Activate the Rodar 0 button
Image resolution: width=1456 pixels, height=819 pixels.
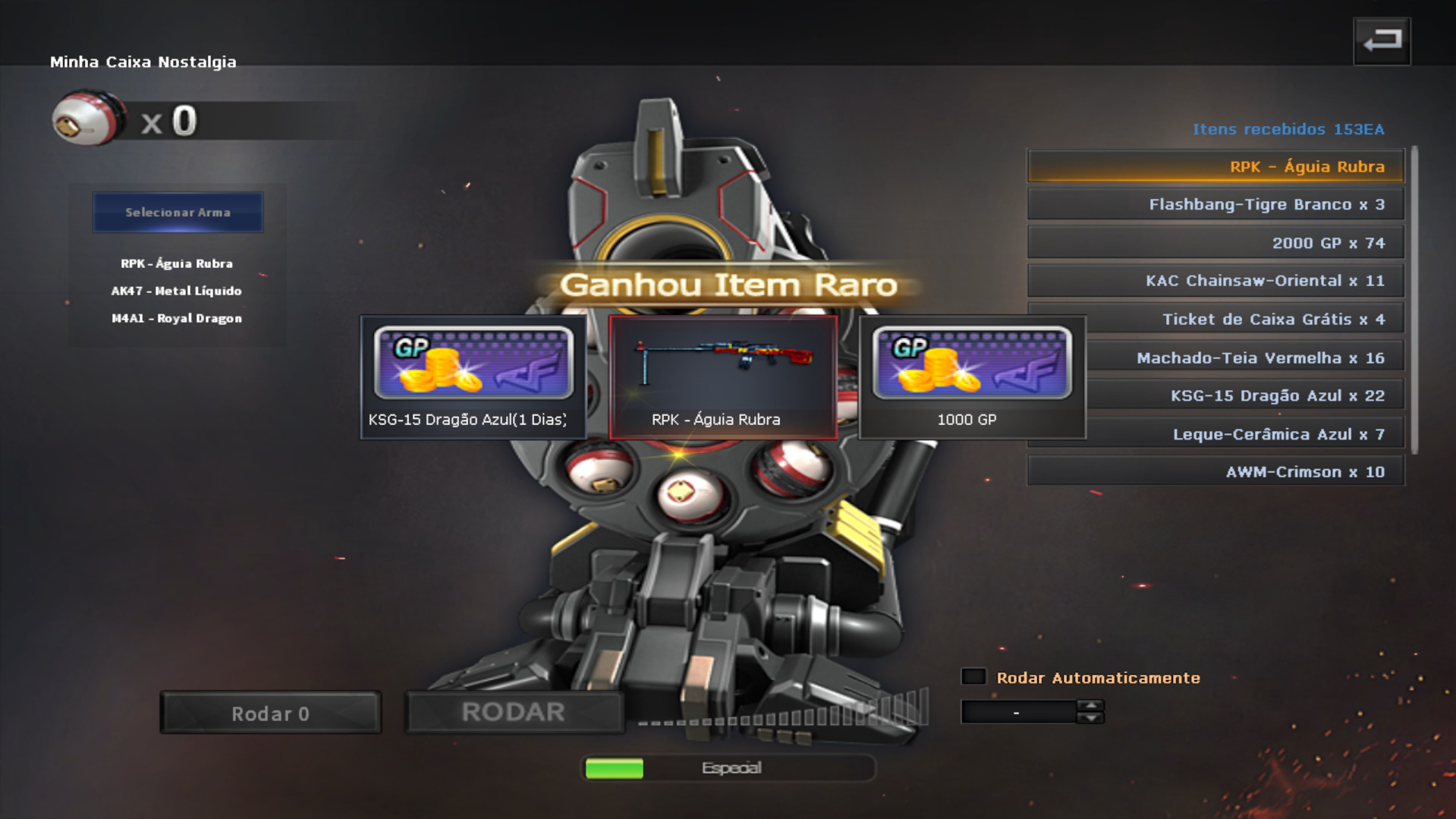click(271, 713)
